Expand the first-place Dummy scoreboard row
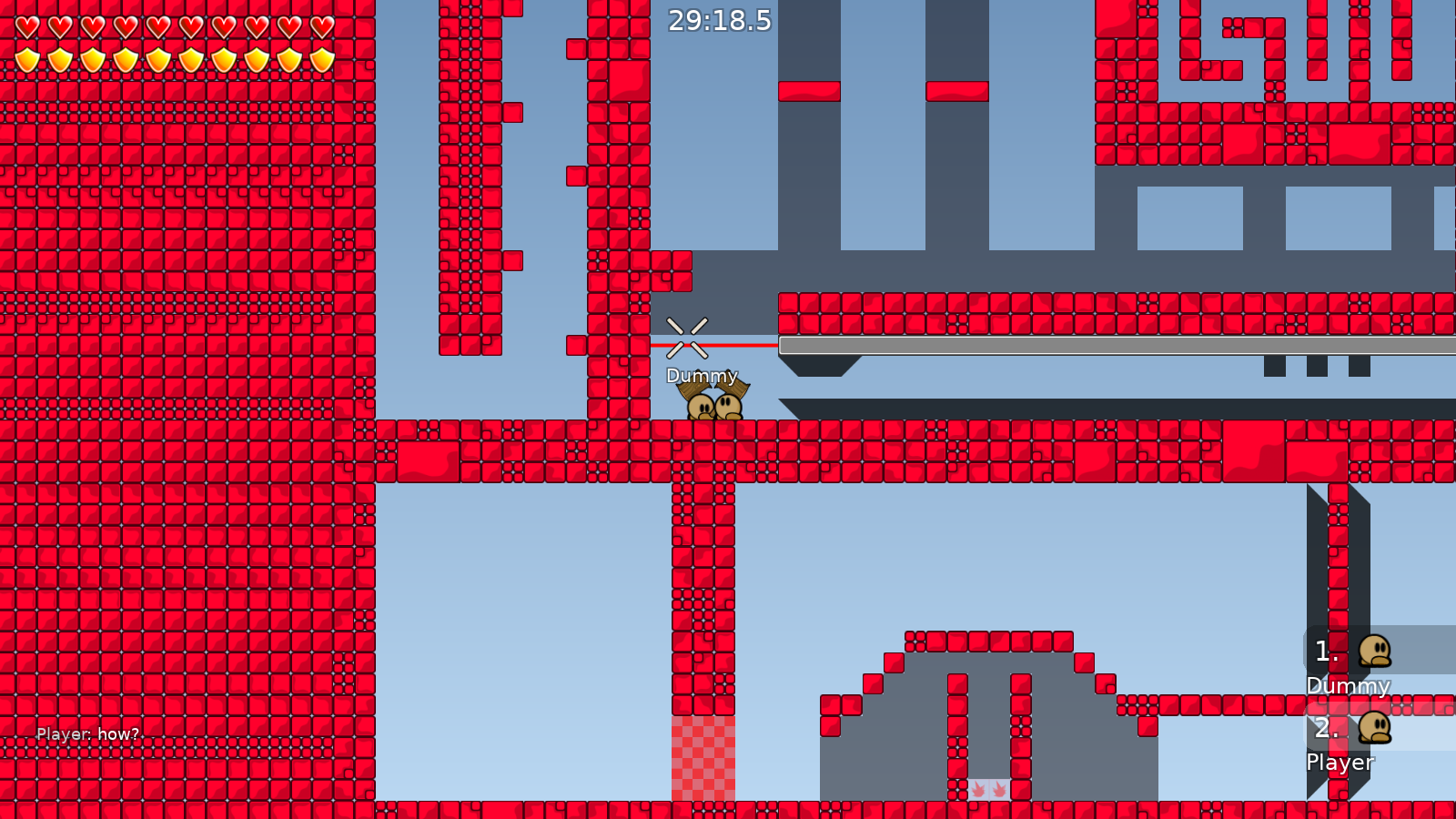The width and height of the screenshot is (1456, 819). (1356, 664)
